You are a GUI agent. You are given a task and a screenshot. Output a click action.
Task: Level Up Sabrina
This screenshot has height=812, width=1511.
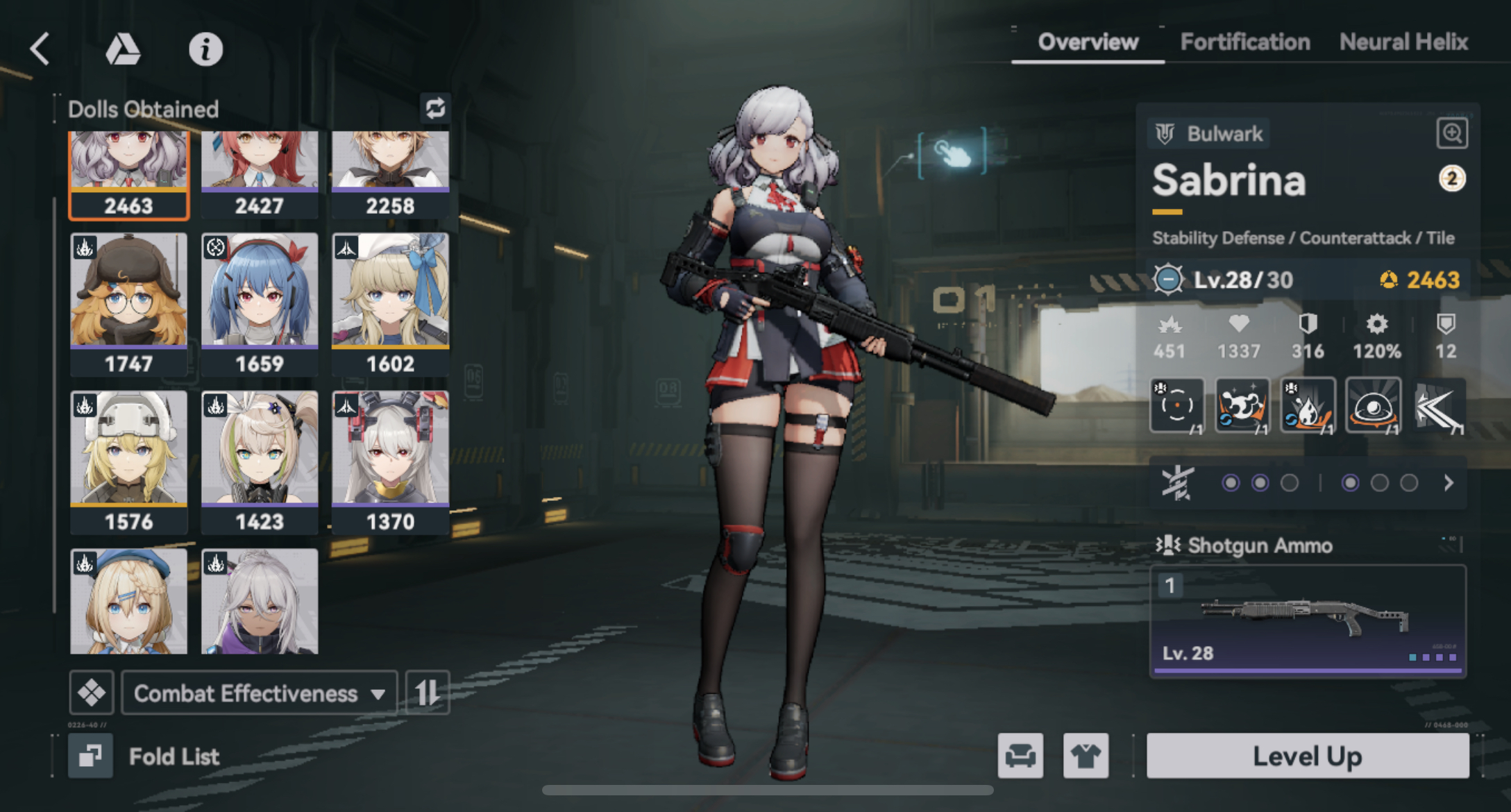[x=1307, y=756]
